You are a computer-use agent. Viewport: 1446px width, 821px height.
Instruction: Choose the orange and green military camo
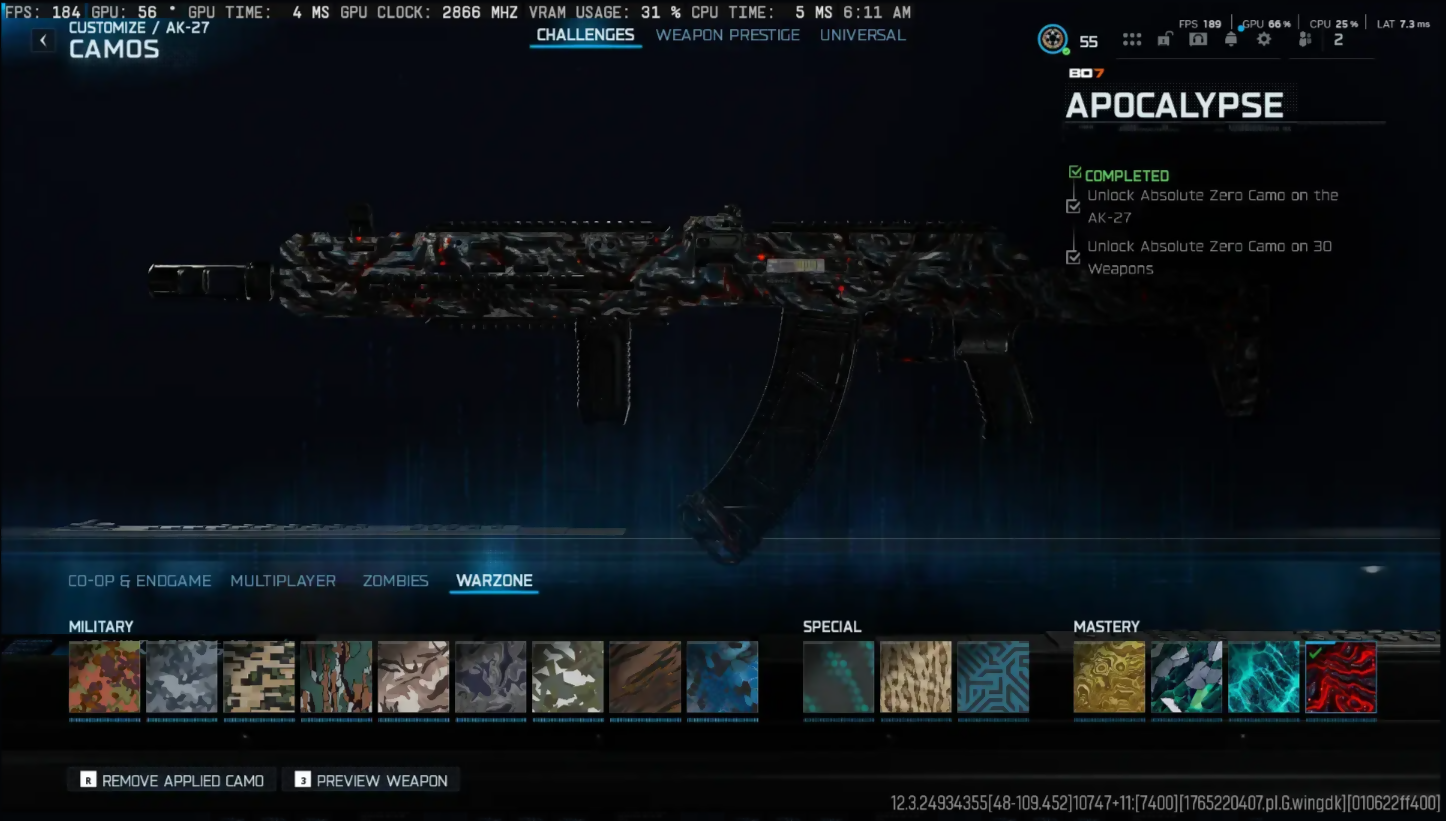[x=104, y=677]
